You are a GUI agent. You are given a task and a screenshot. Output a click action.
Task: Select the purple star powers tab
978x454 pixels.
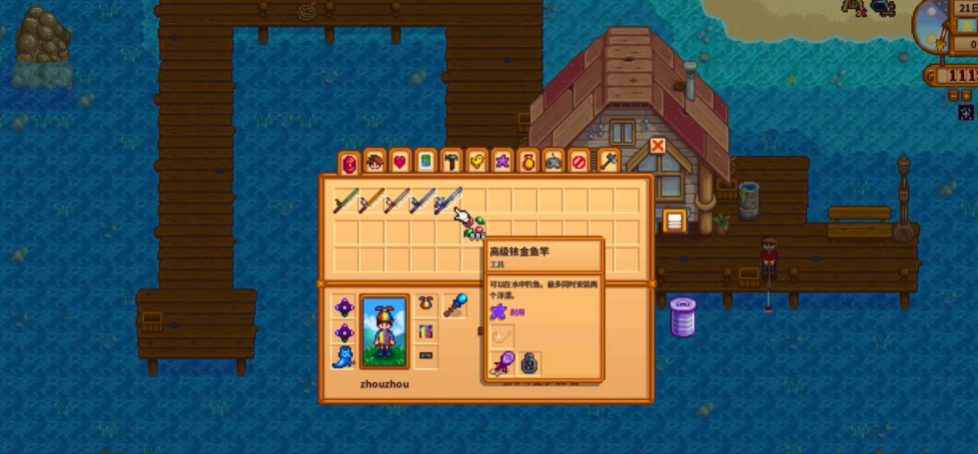(x=503, y=161)
